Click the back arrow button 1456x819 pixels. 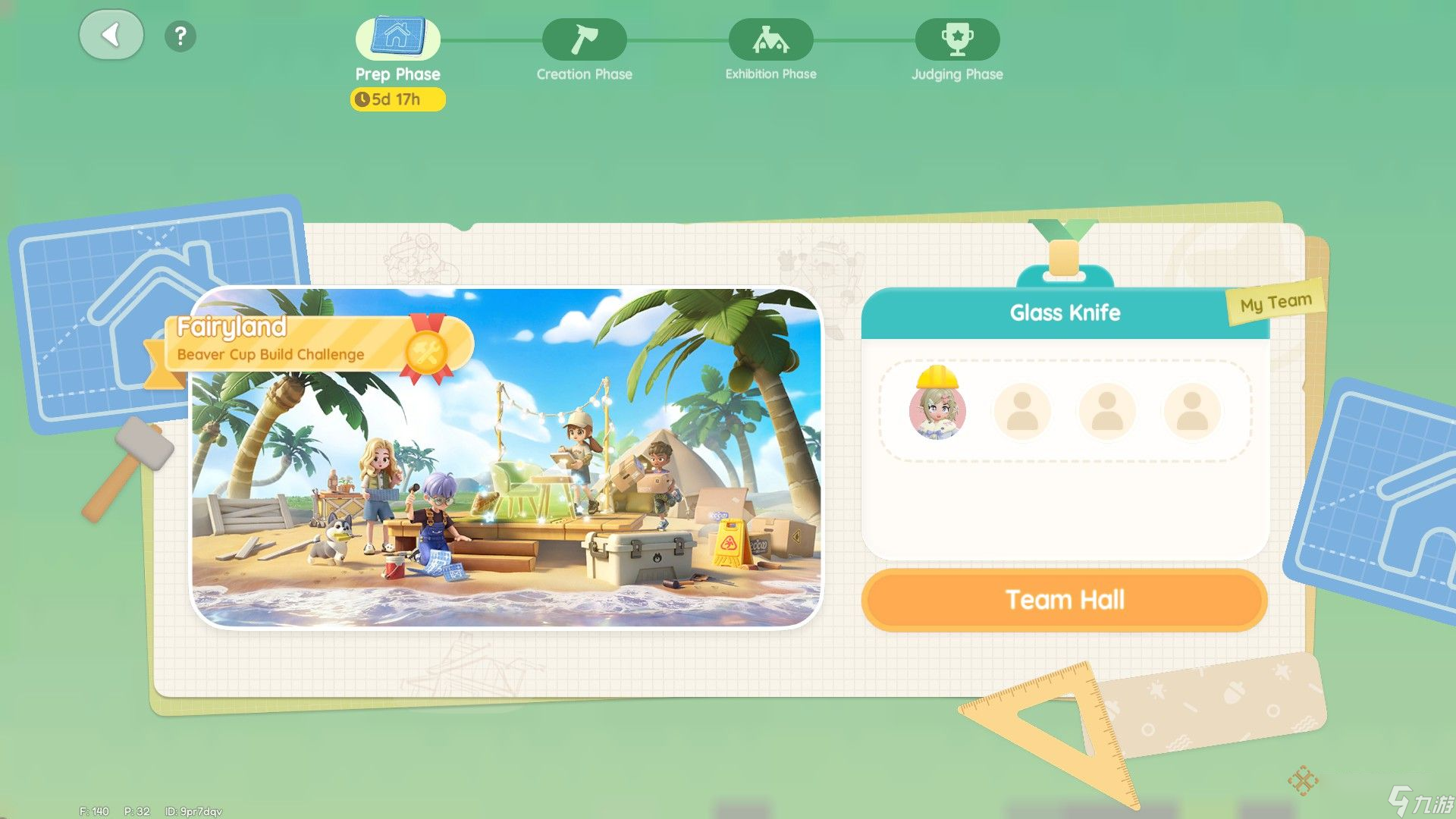coord(111,35)
